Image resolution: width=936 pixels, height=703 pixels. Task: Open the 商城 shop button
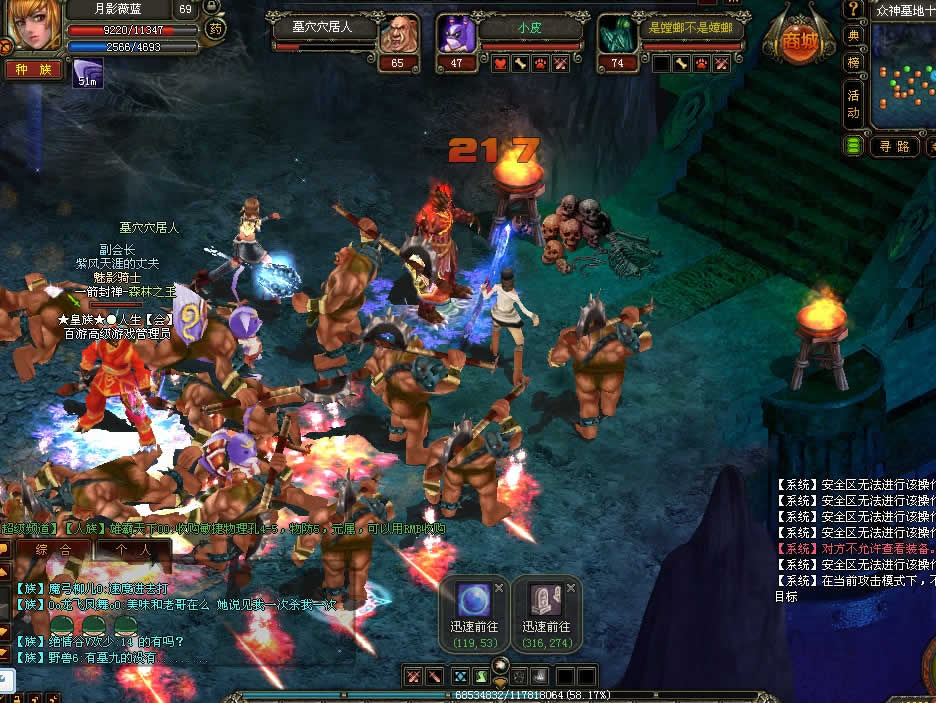[797, 42]
